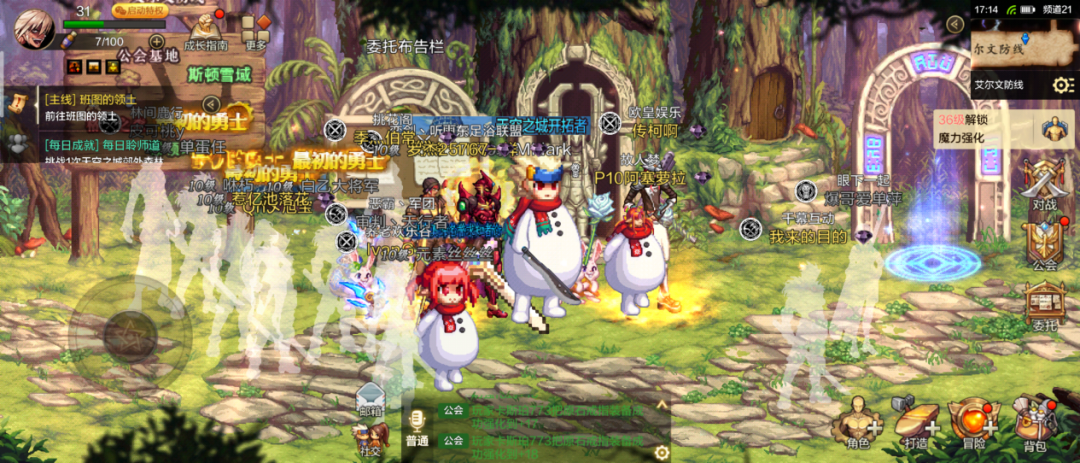1080x463 pixels.
Task: Open the 公会 guild menu
Action: [x=1045, y=247]
